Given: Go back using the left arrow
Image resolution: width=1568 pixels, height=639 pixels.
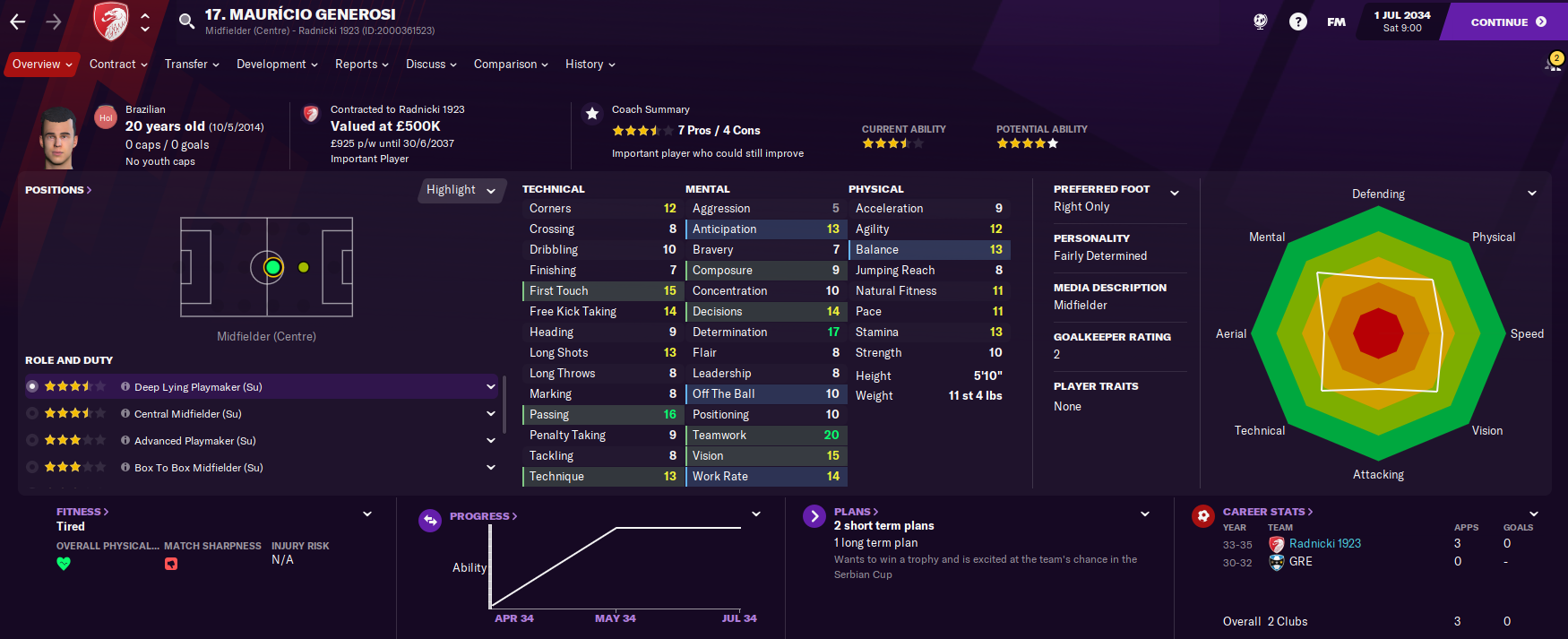Looking at the screenshot, I should click(18, 22).
